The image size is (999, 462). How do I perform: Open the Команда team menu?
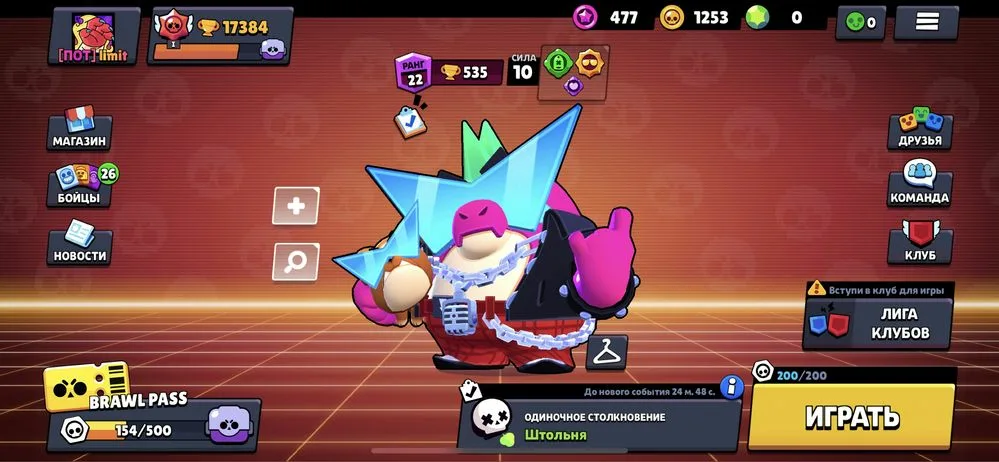click(920, 186)
